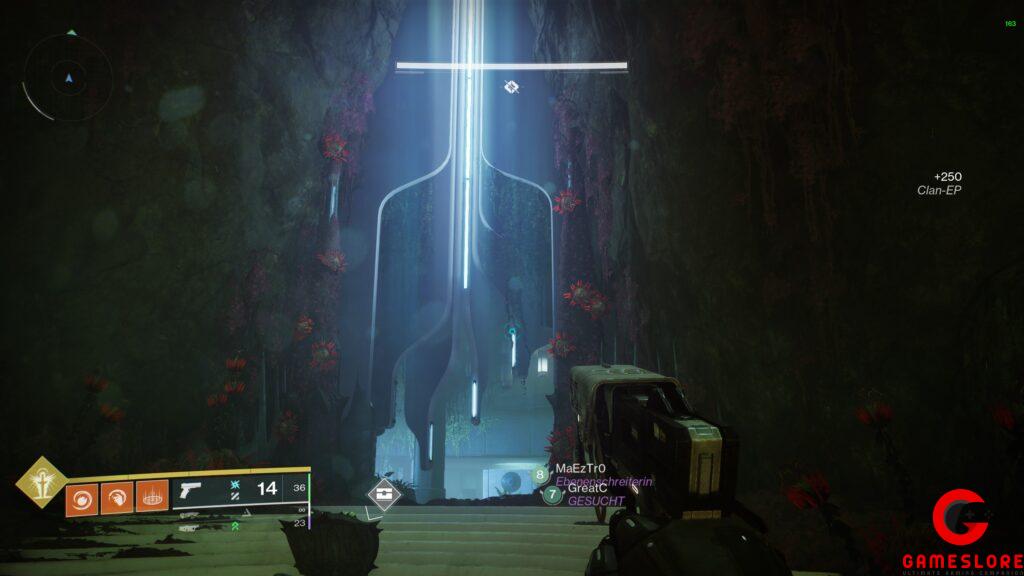Image resolution: width=1024 pixels, height=576 pixels.
Task: Select the objective waypoint marker above the doorway
Action: click(x=511, y=88)
